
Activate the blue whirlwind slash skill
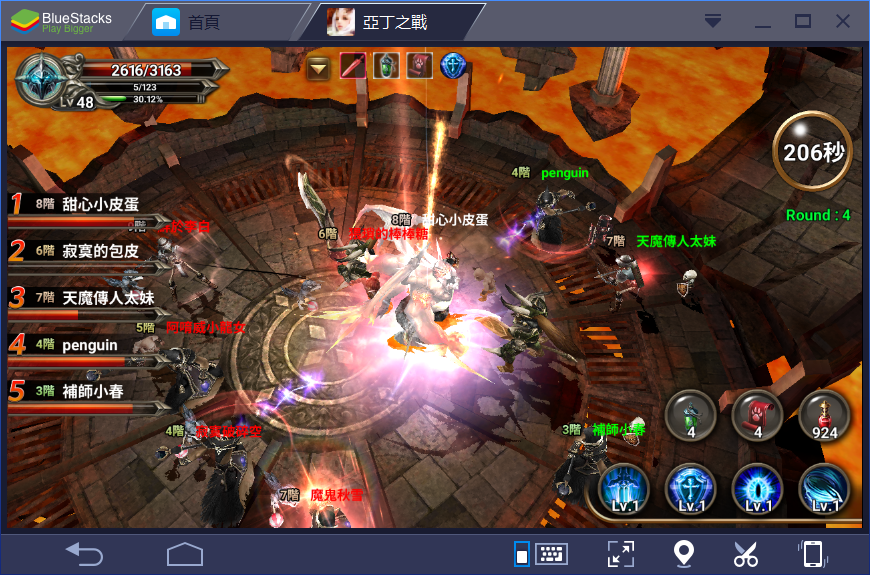(x=824, y=489)
